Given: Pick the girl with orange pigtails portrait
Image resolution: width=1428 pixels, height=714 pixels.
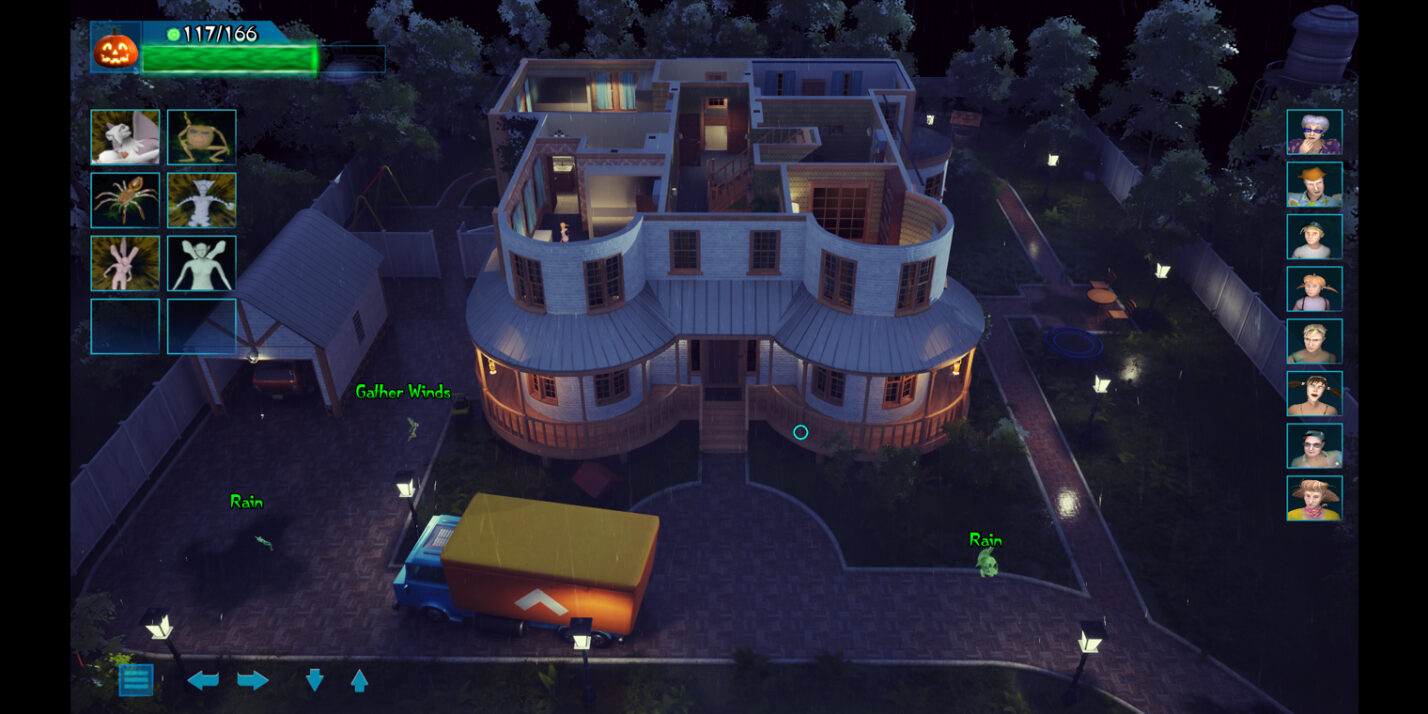Looking at the screenshot, I should 1314,289.
